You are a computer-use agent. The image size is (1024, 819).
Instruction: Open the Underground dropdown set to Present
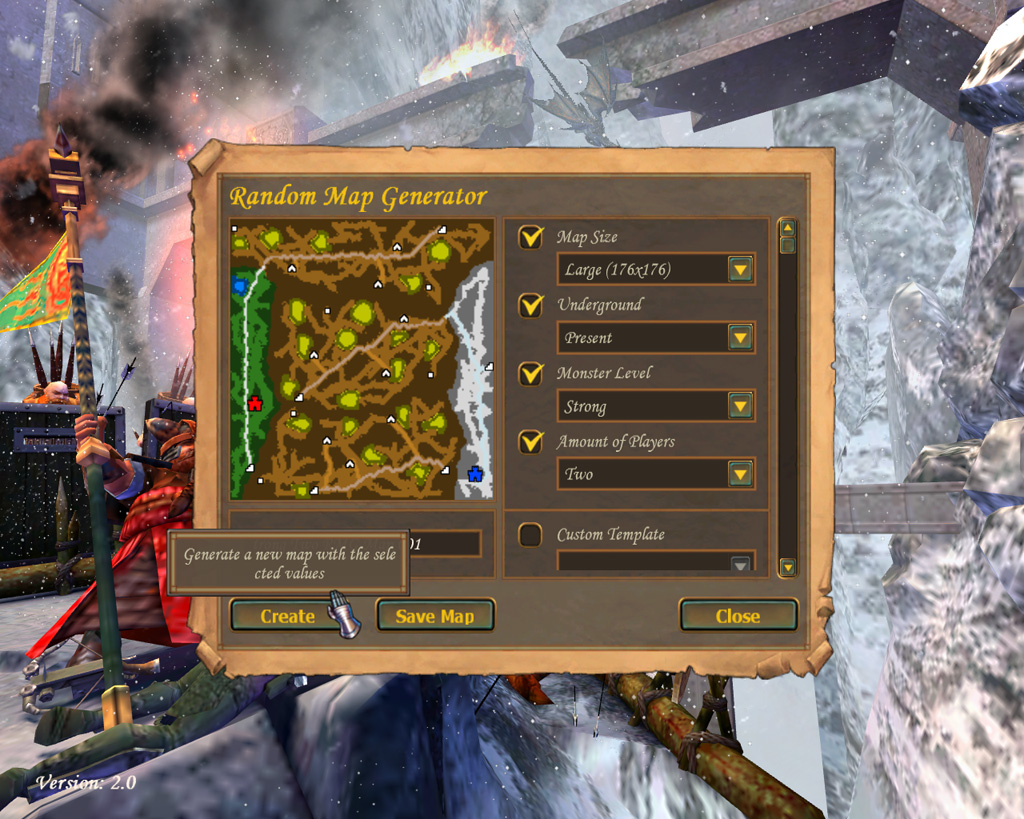click(740, 338)
